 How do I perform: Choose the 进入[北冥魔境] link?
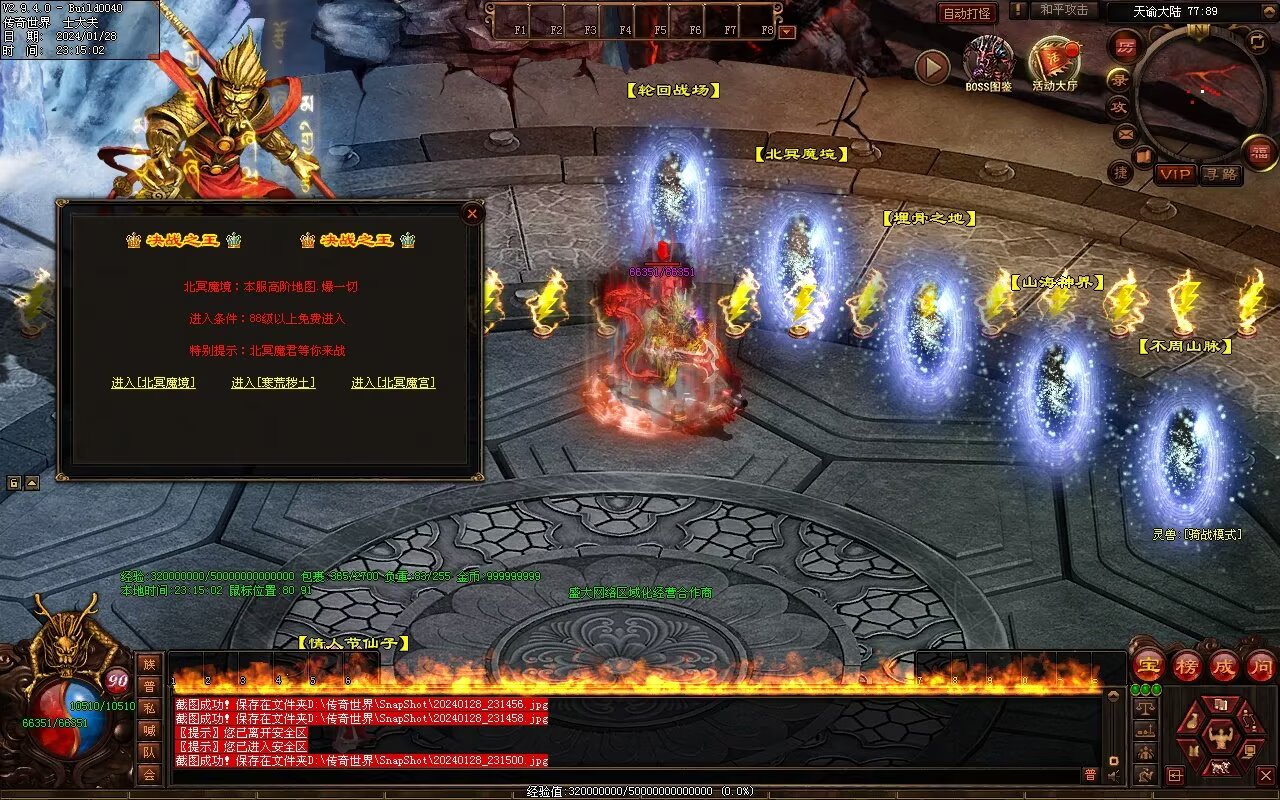pos(153,383)
